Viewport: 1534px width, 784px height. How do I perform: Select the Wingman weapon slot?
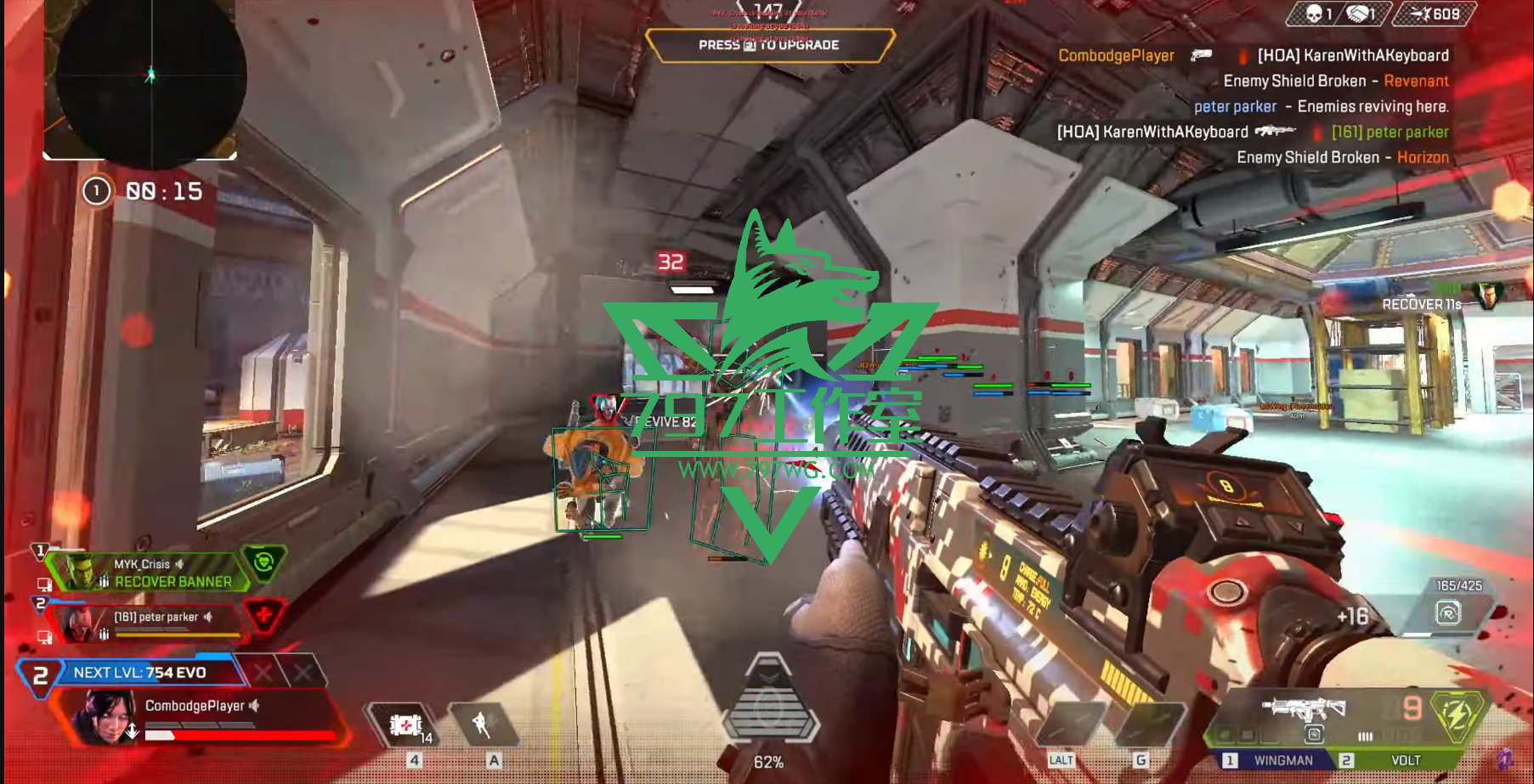pos(1282,760)
